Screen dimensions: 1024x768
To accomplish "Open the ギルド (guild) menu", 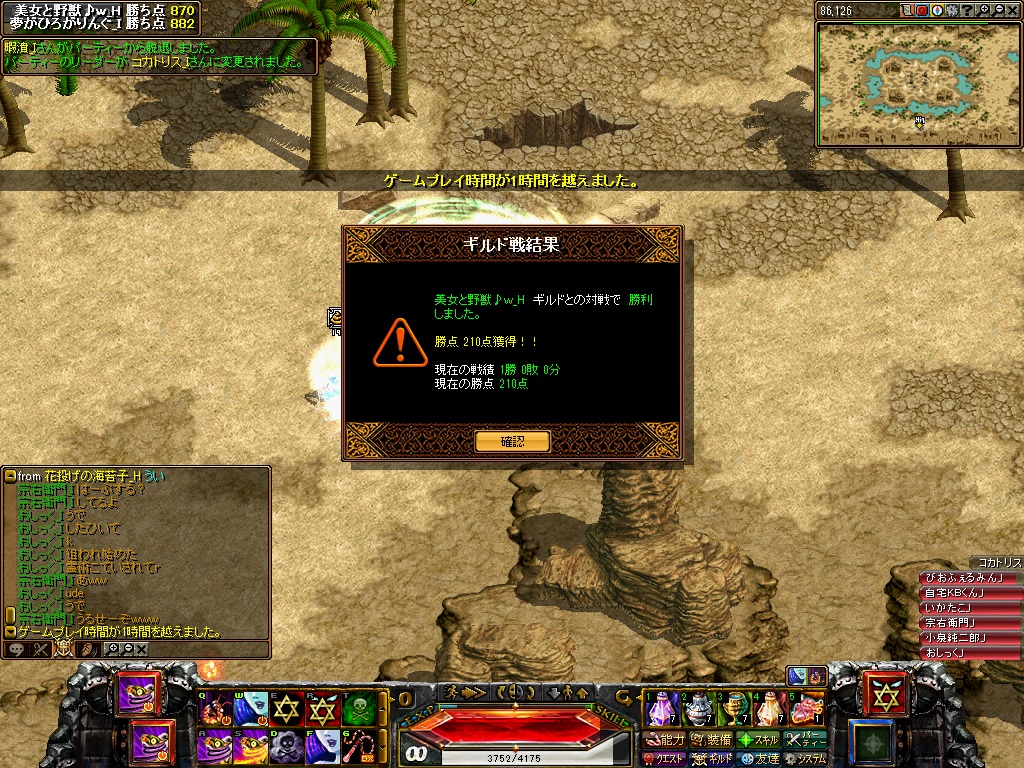I will [x=713, y=759].
